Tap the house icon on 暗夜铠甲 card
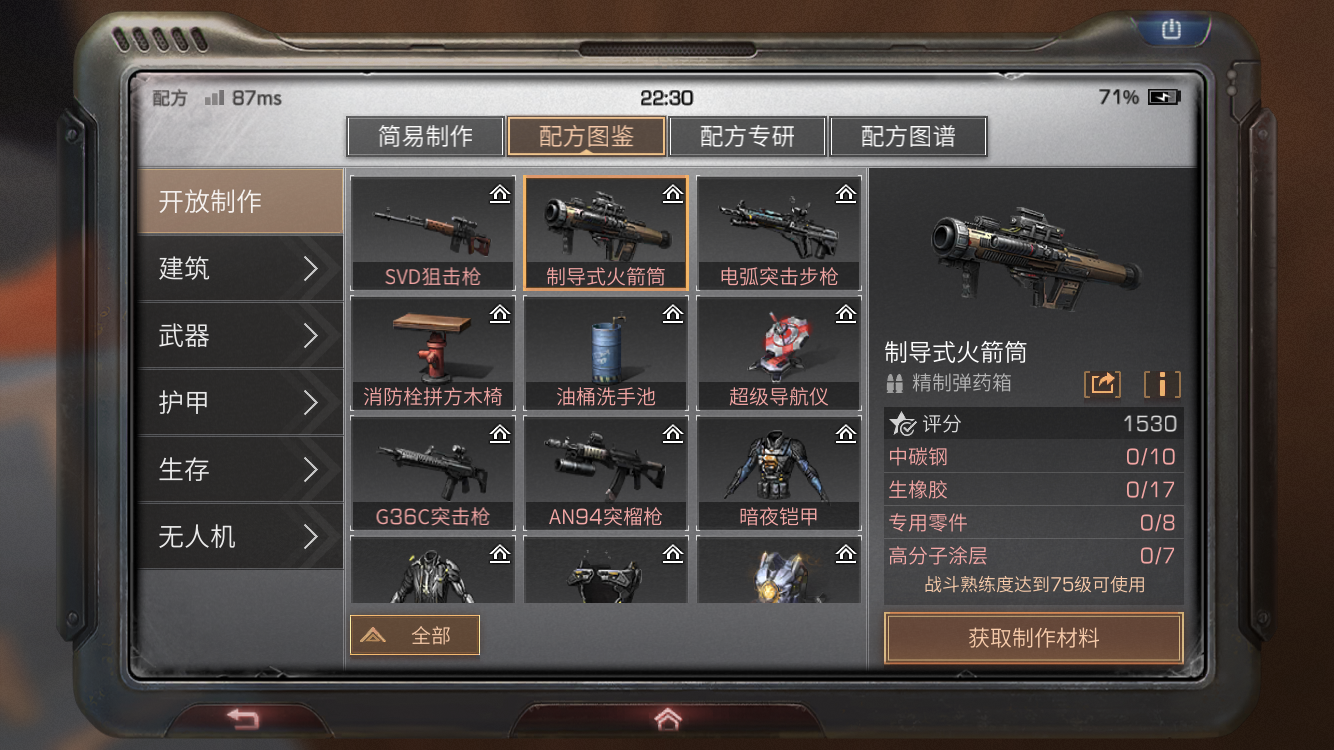Image resolution: width=1334 pixels, height=750 pixels. point(846,433)
